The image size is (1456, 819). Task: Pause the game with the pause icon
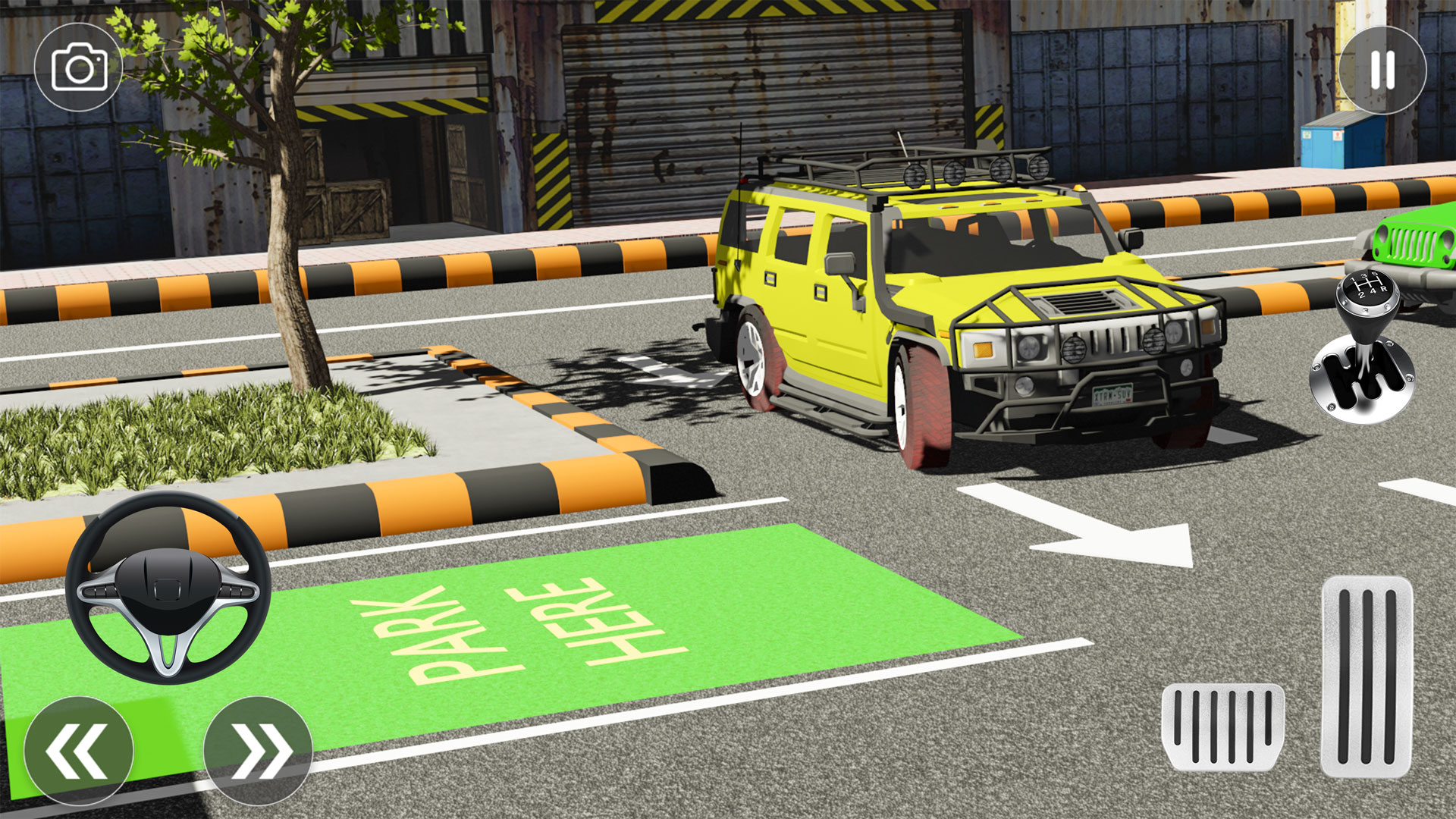point(1382,70)
